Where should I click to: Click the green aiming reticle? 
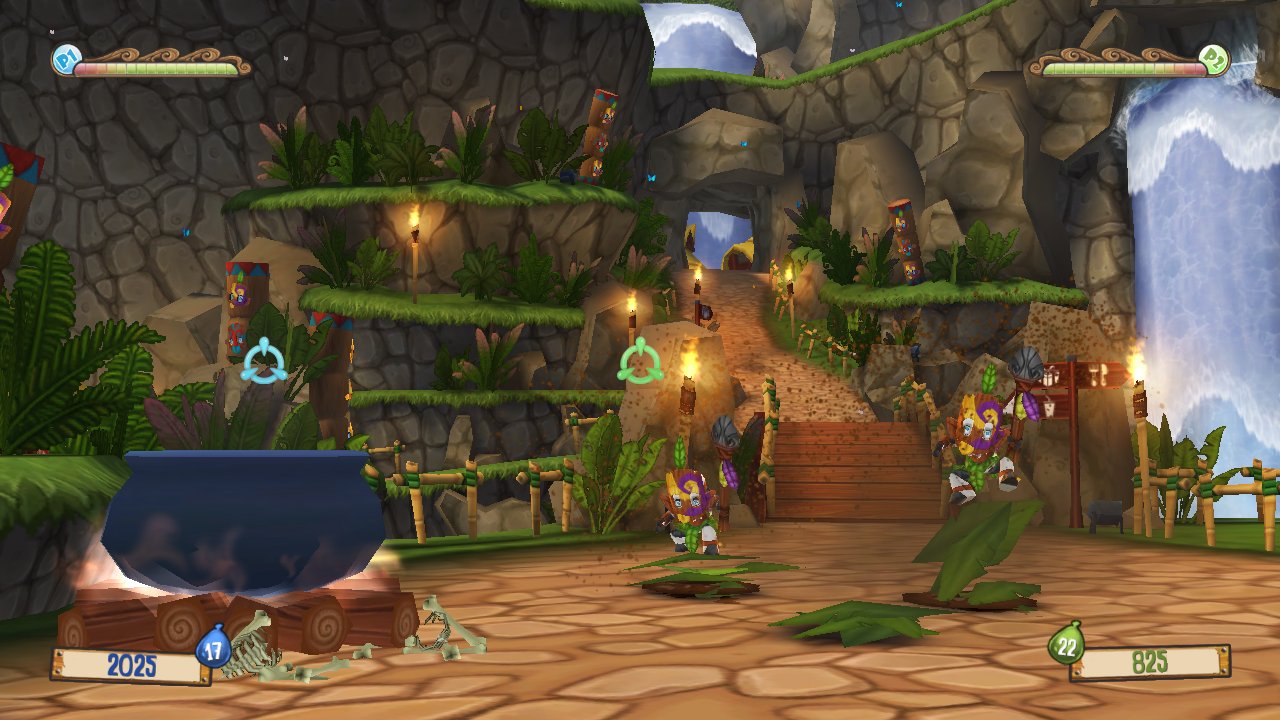(640, 361)
